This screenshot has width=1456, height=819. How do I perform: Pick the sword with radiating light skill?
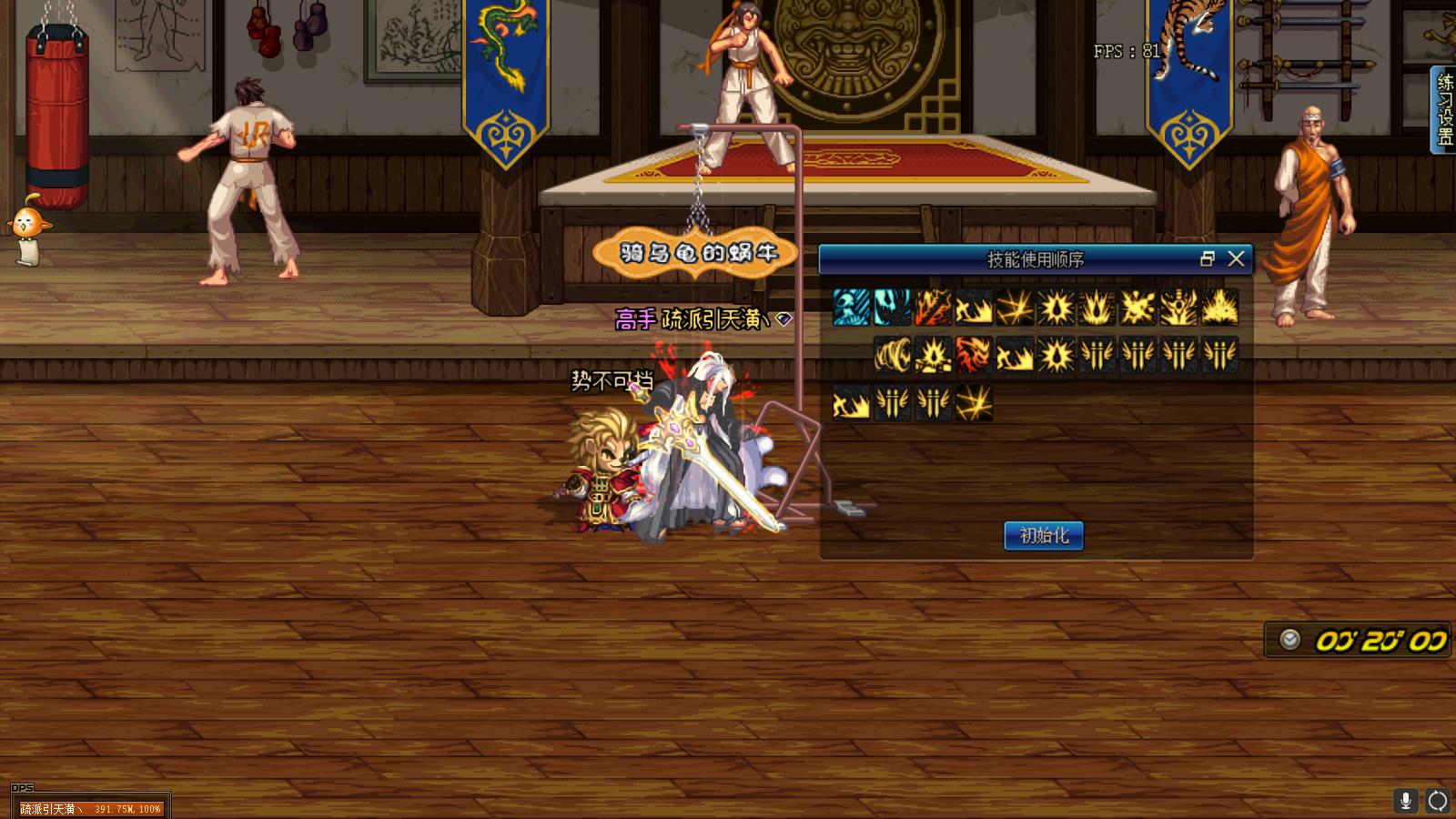tap(1179, 308)
